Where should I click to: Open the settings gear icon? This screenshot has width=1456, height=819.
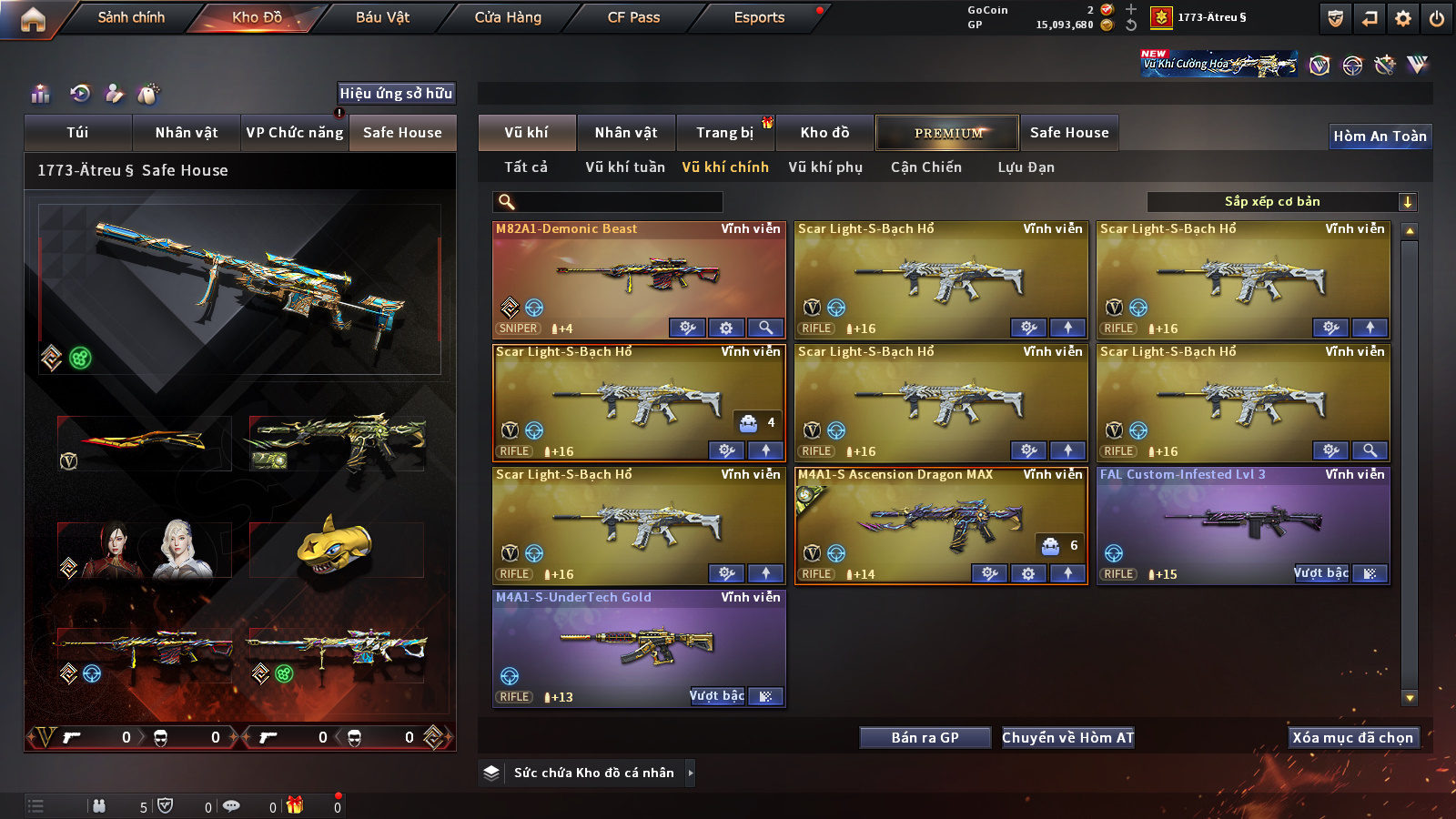click(x=1403, y=18)
